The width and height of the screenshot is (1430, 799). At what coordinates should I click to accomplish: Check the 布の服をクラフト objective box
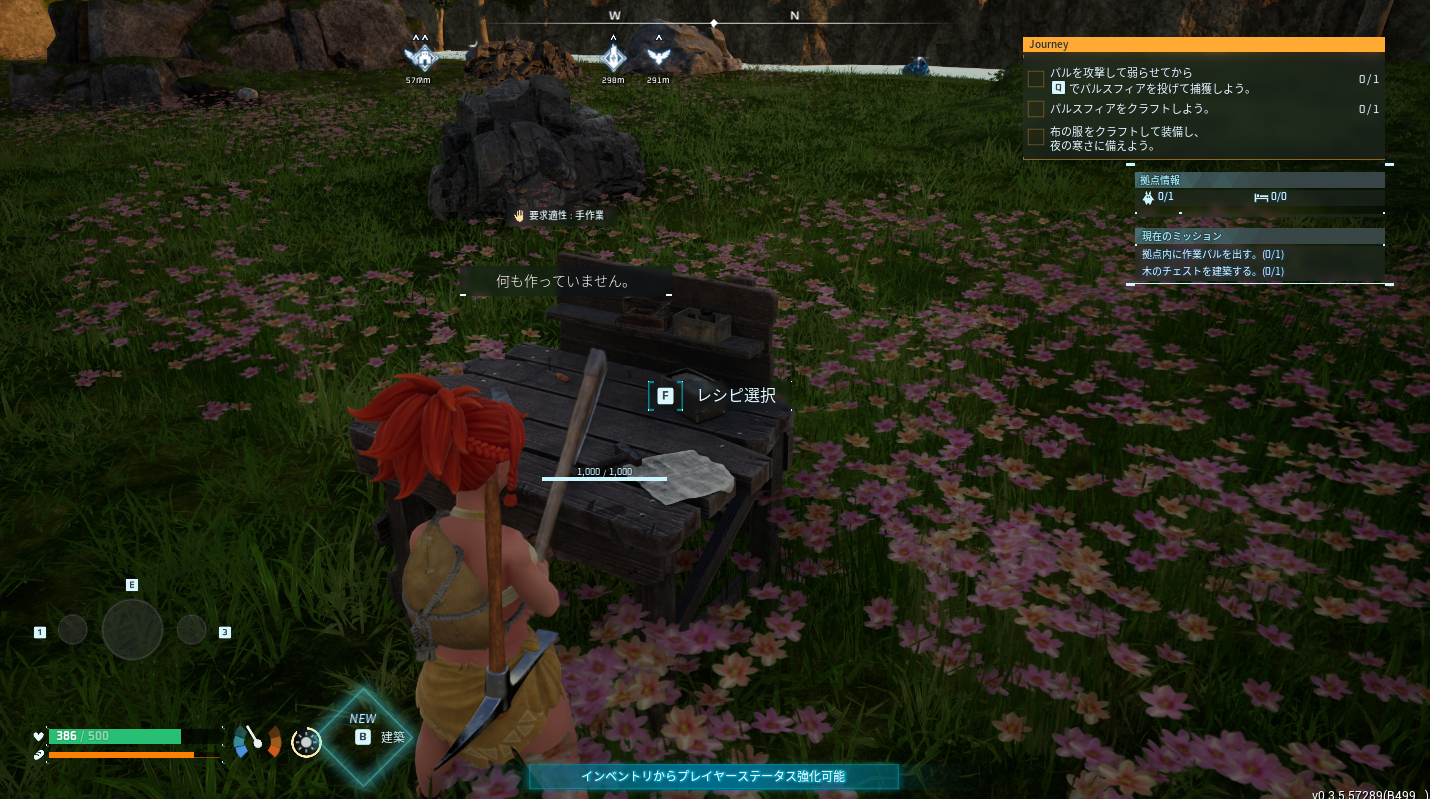1036,137
